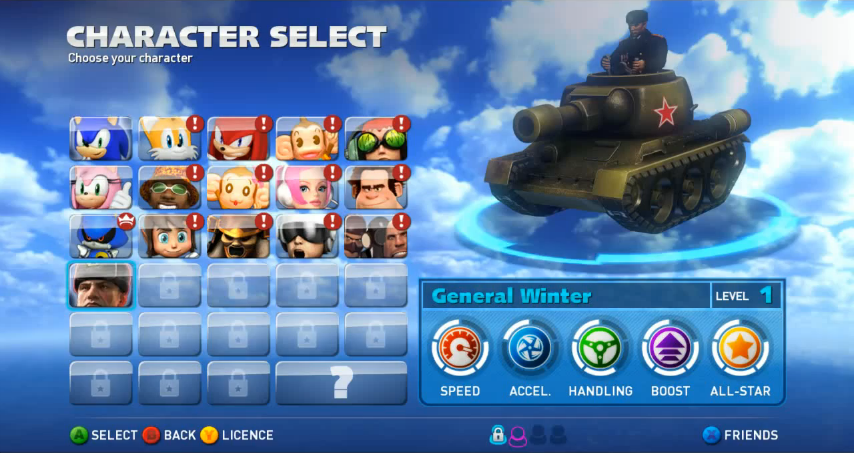Pick the Team Fortress trio tile

376,236
